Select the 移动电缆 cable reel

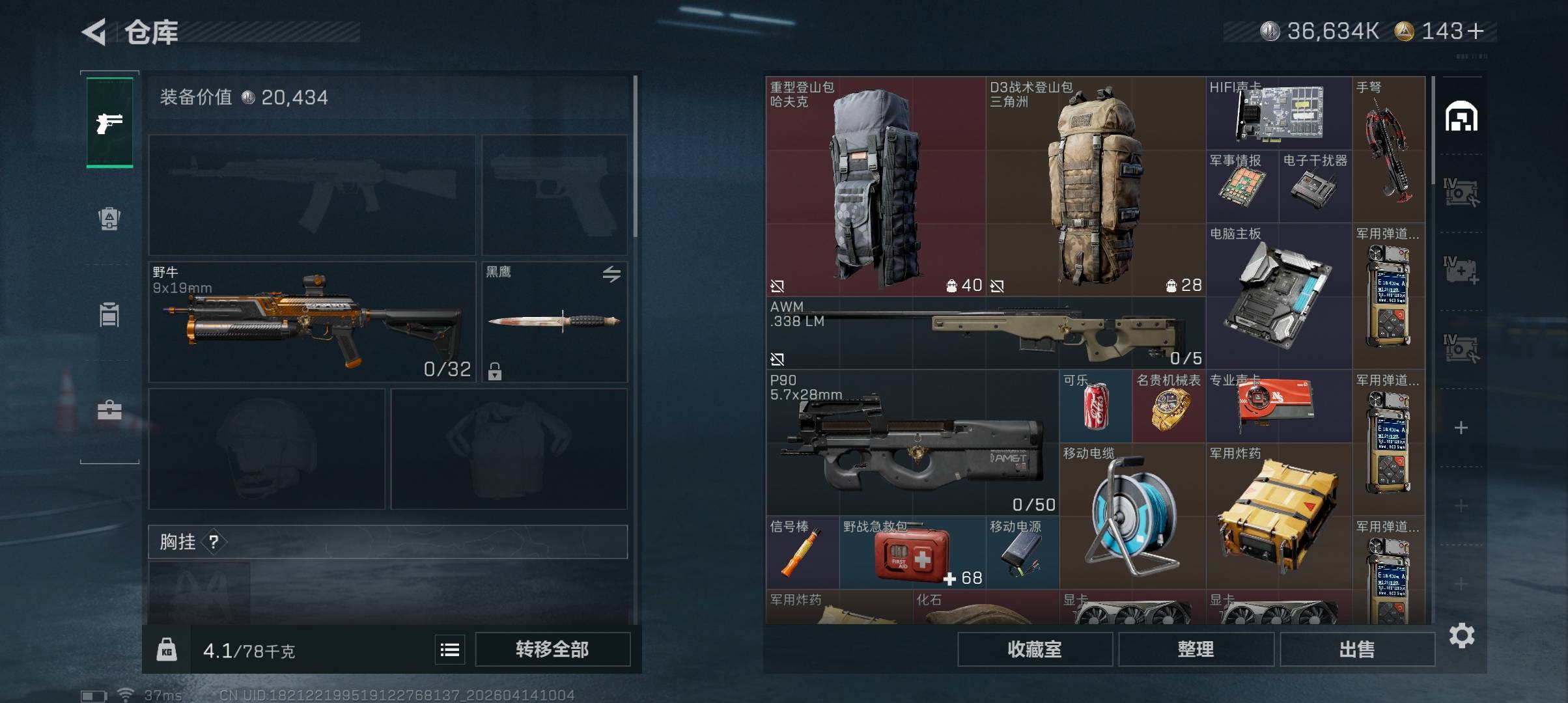tap(1132, 516)
